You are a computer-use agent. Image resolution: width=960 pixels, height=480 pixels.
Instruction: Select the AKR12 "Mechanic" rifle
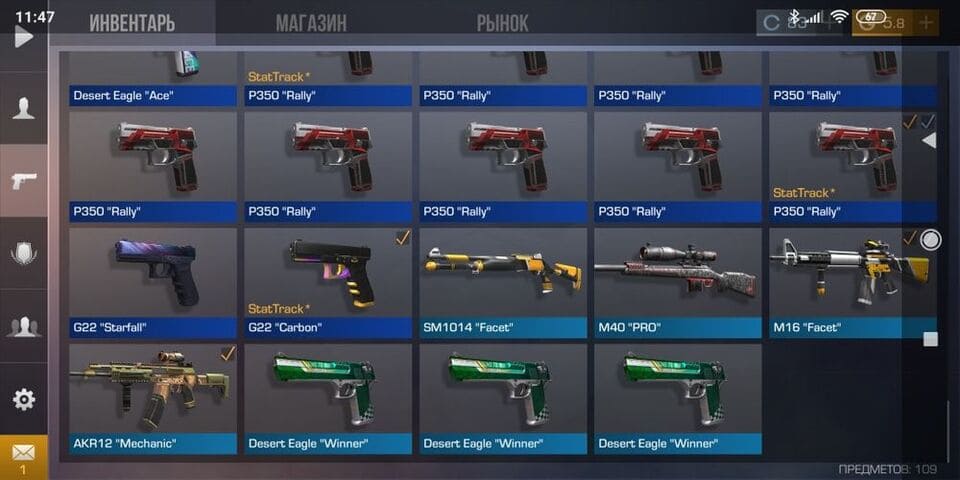153,397
